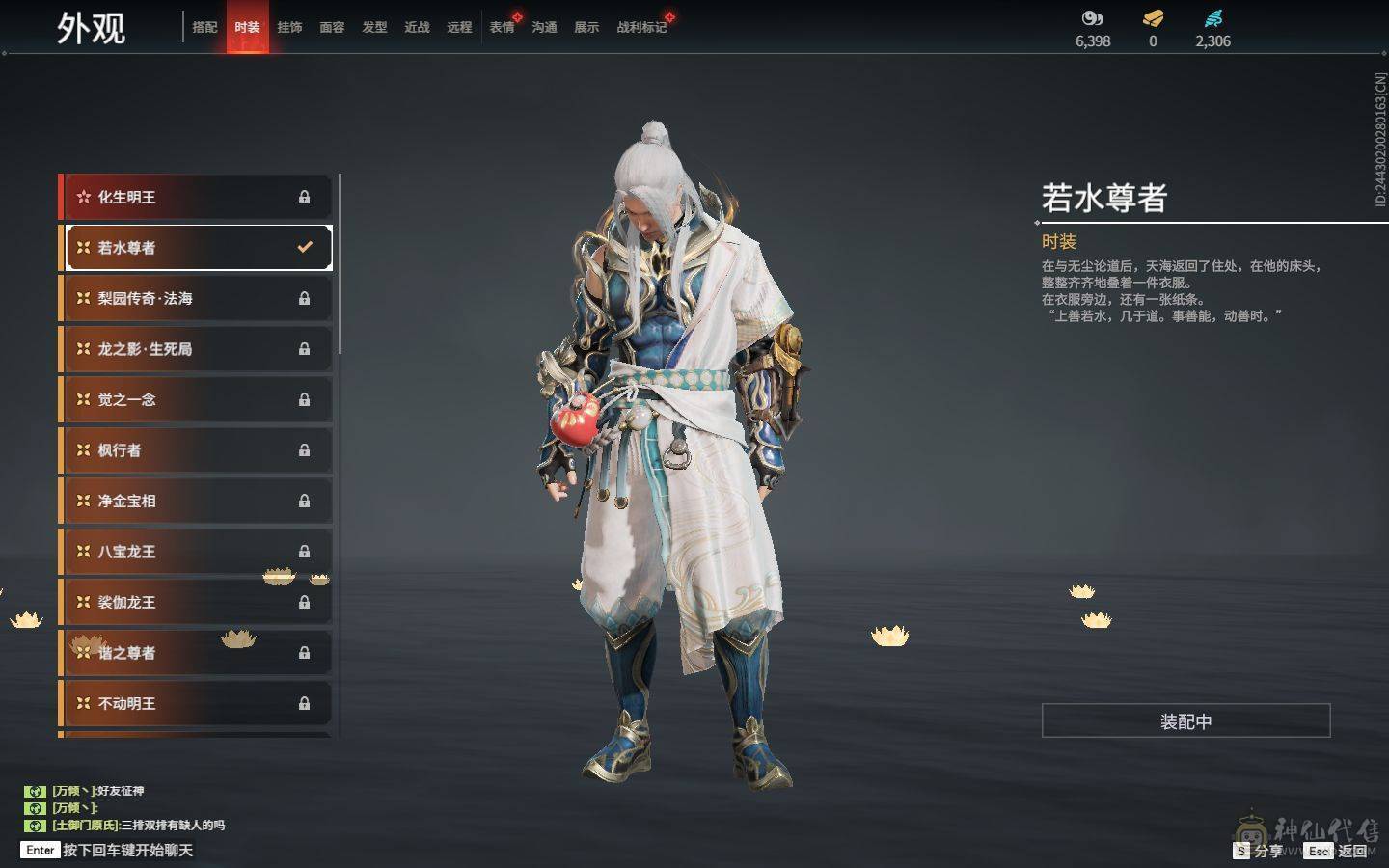1389x868 pixels.
Task: Switch to the 挂饰 accessories tab
Action: pyautogui.click(x=290, y=27)
